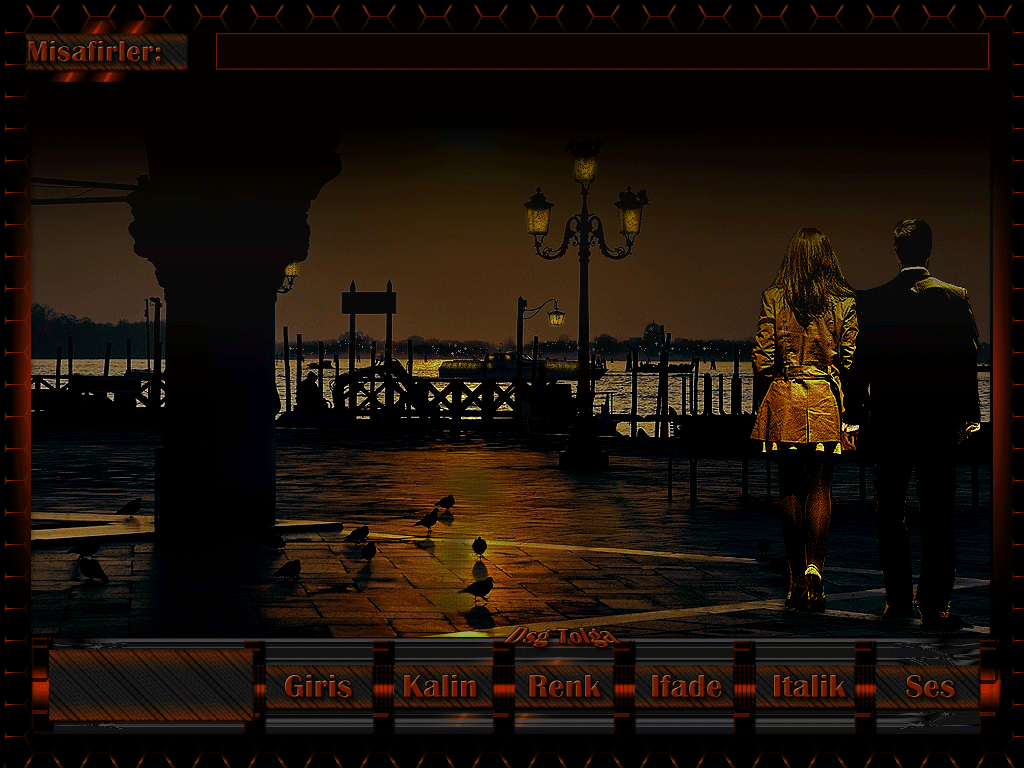Focus the message text box beside Giris
The width and height of the screenshot is (1024, 768).
click(150, 685)
